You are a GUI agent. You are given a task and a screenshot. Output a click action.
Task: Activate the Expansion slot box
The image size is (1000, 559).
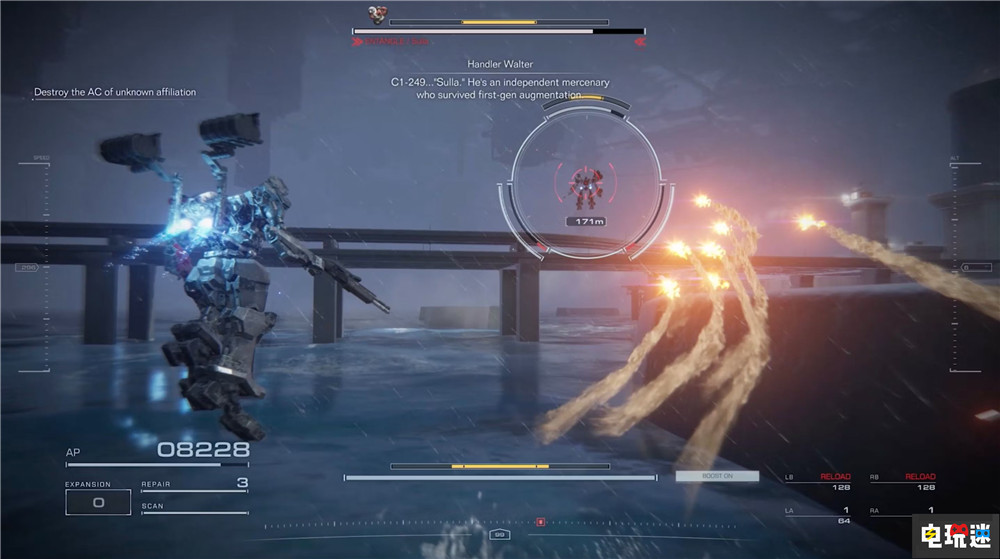98,502
